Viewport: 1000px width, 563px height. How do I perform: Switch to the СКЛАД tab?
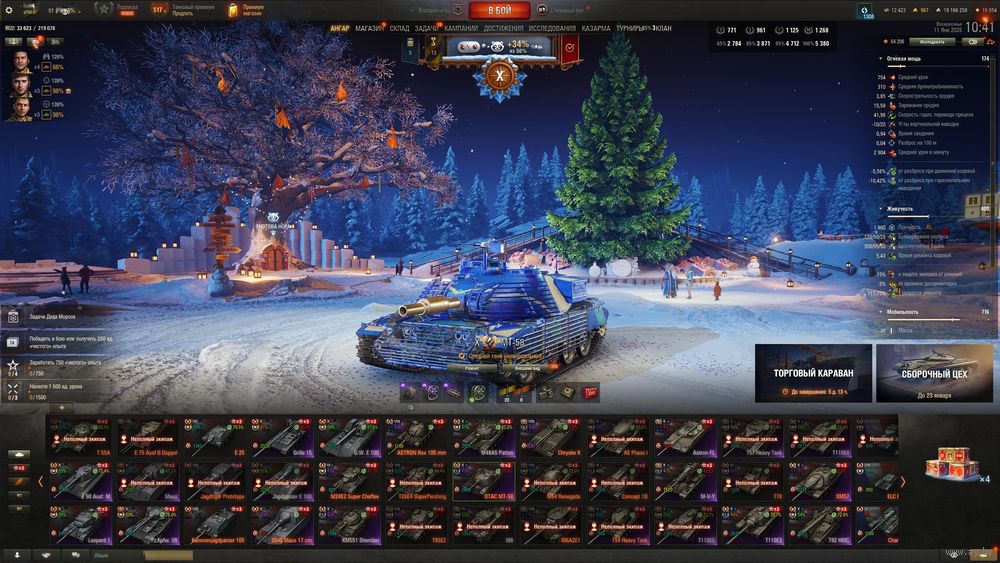[399, 29]
